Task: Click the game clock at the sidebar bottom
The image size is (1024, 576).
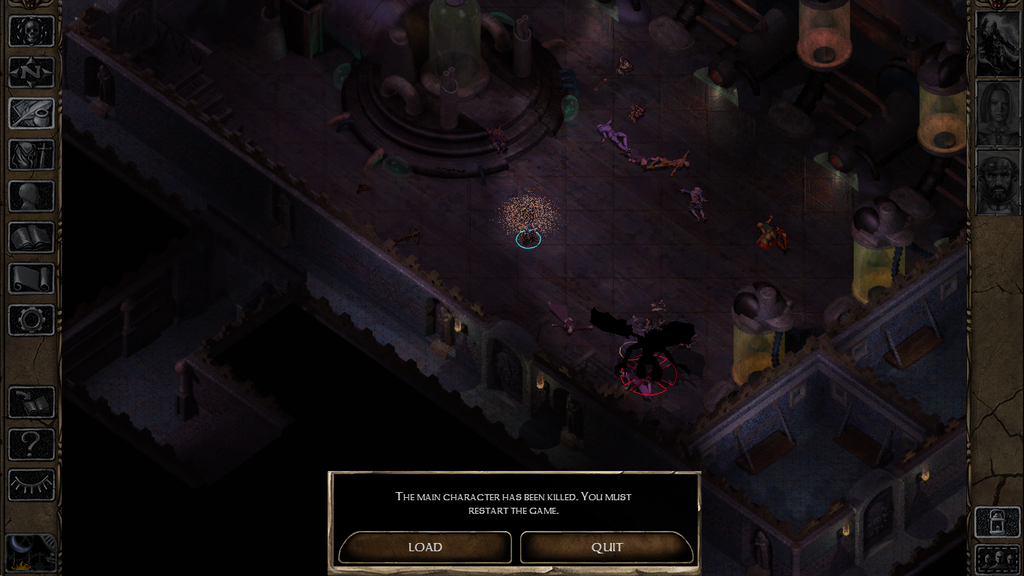Action: coord(31,552)
